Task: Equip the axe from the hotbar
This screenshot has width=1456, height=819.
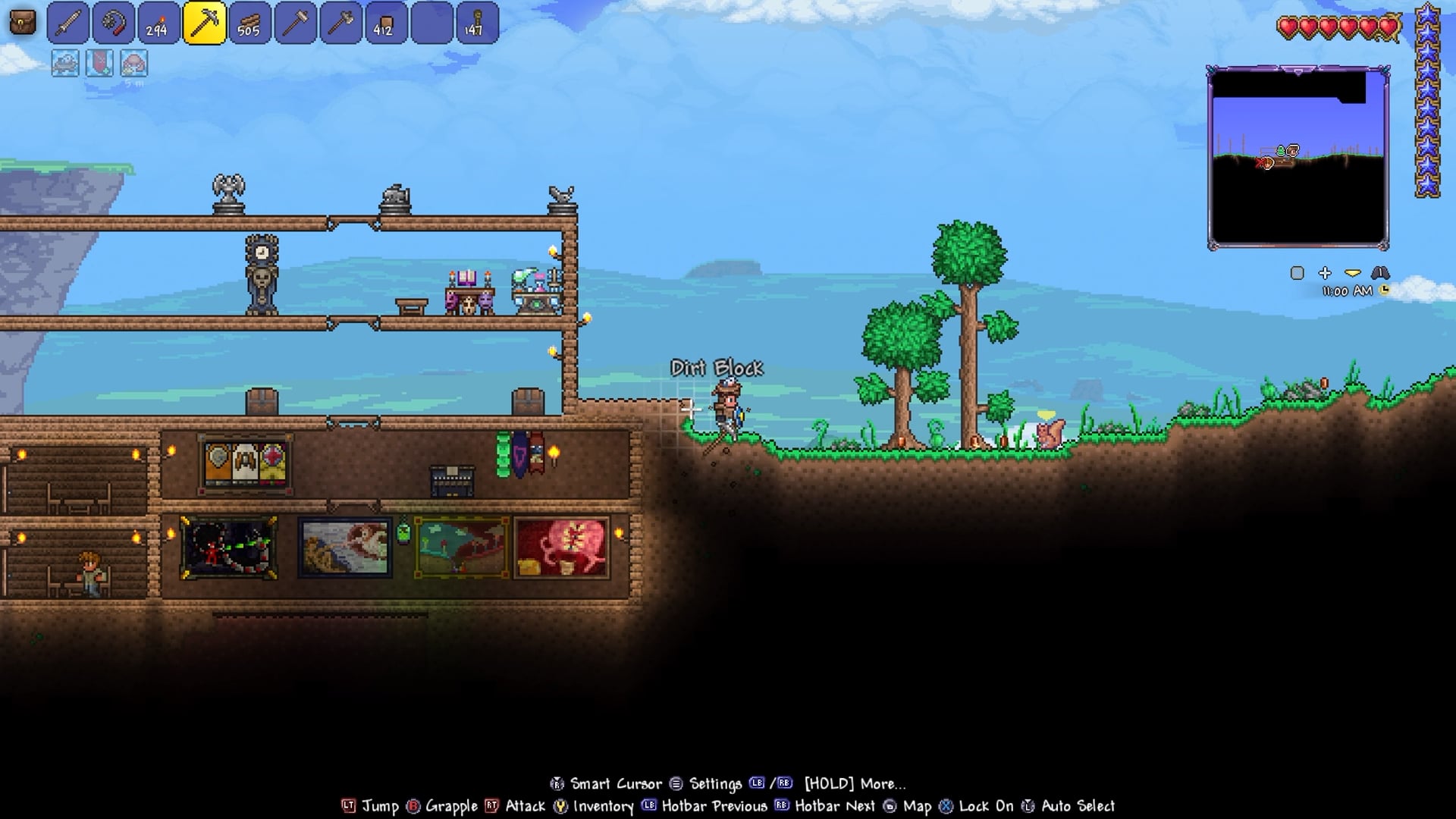Action: [340, 23]
